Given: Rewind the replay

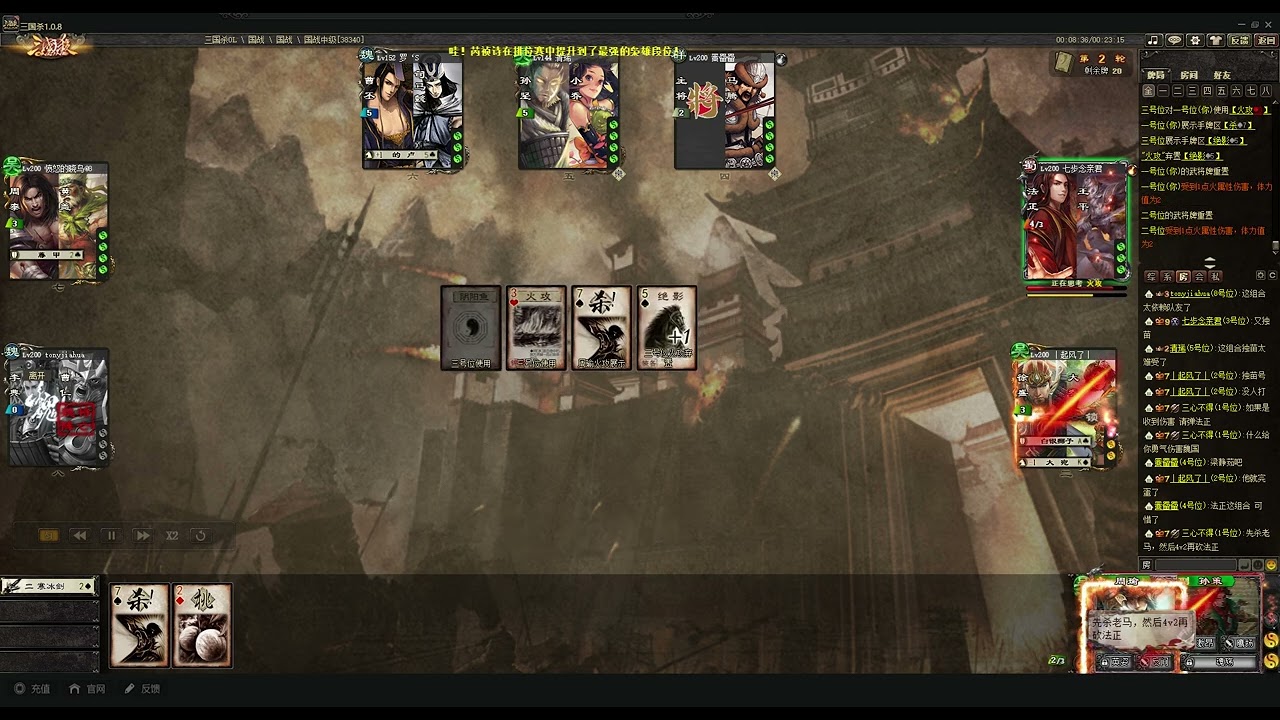Looking at the screenshot, I should [79, 536].
